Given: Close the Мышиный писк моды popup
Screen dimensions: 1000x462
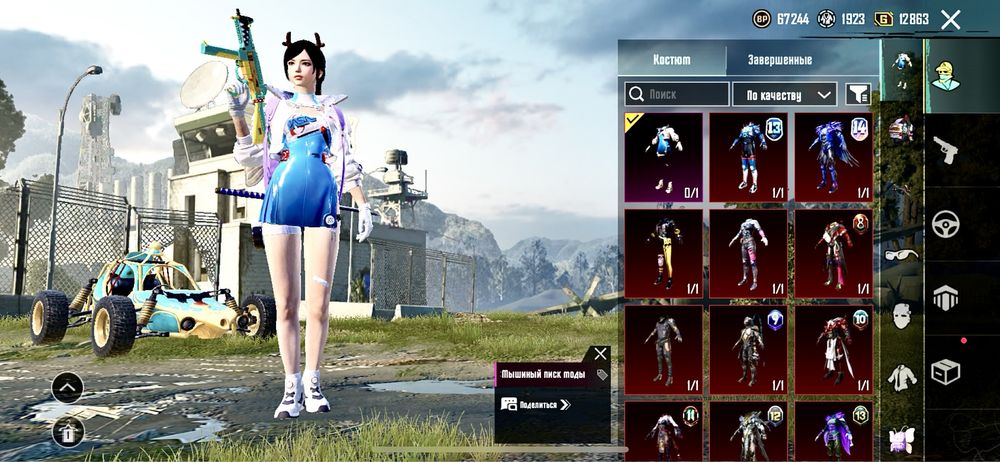Looking at the screenshot, I should click(599, 353).
